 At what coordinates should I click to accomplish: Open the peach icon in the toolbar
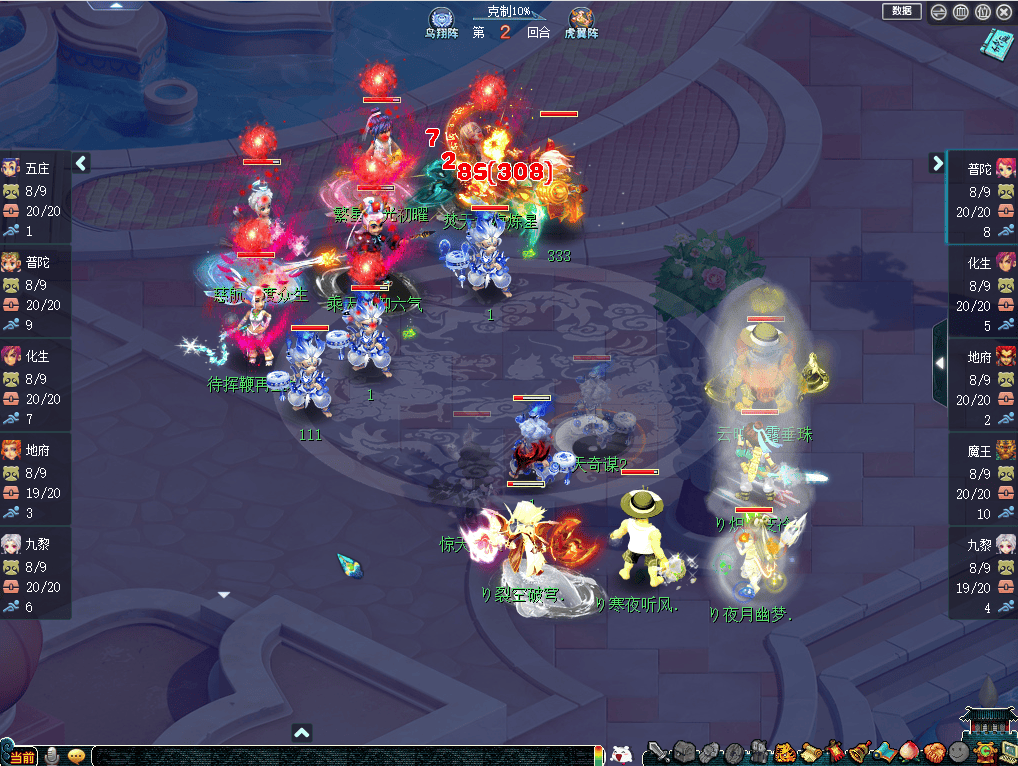pos(908,752)
